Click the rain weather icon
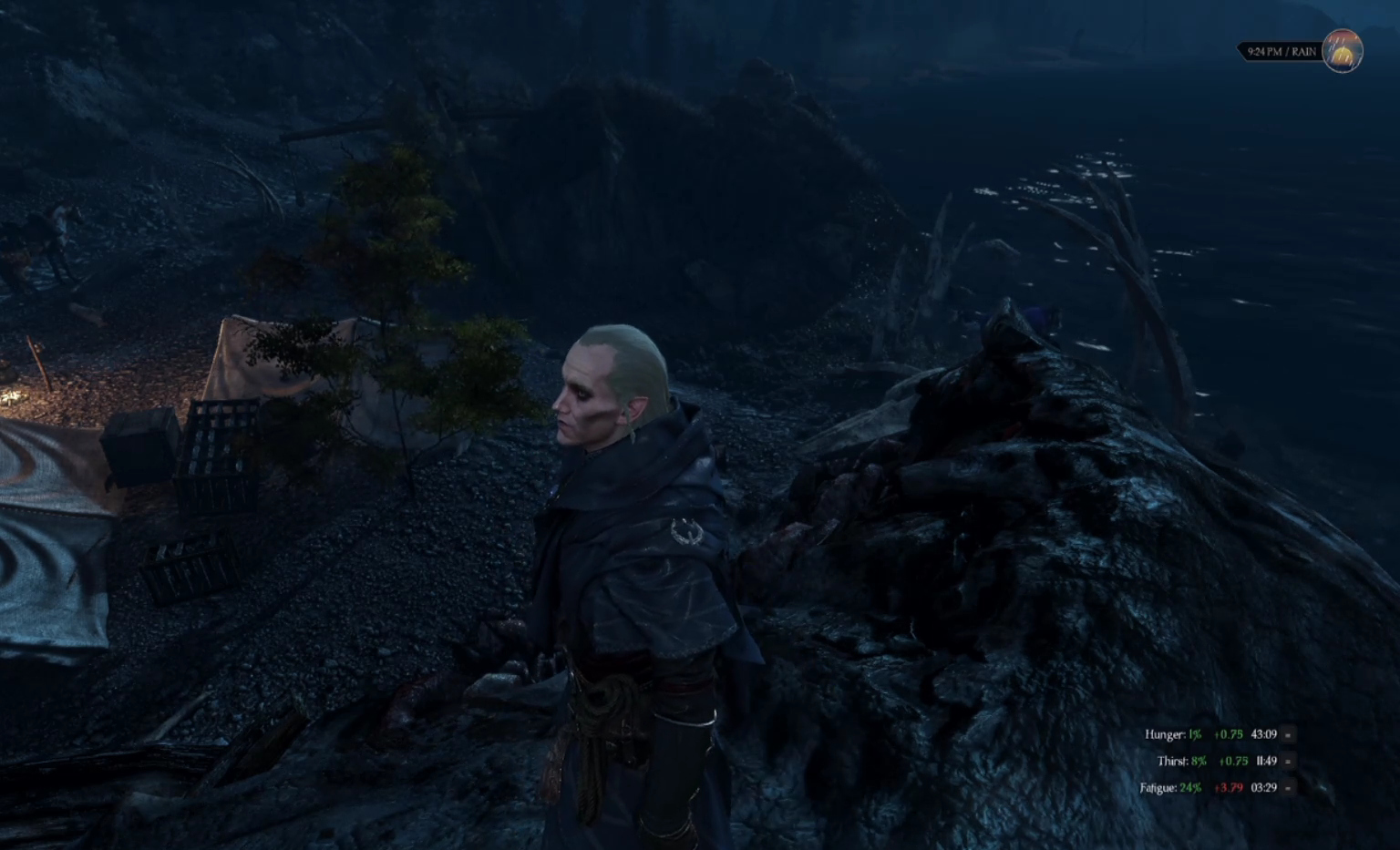Image resolution: width=1400 pixels, height=850 pixels. coord(1342,51)
